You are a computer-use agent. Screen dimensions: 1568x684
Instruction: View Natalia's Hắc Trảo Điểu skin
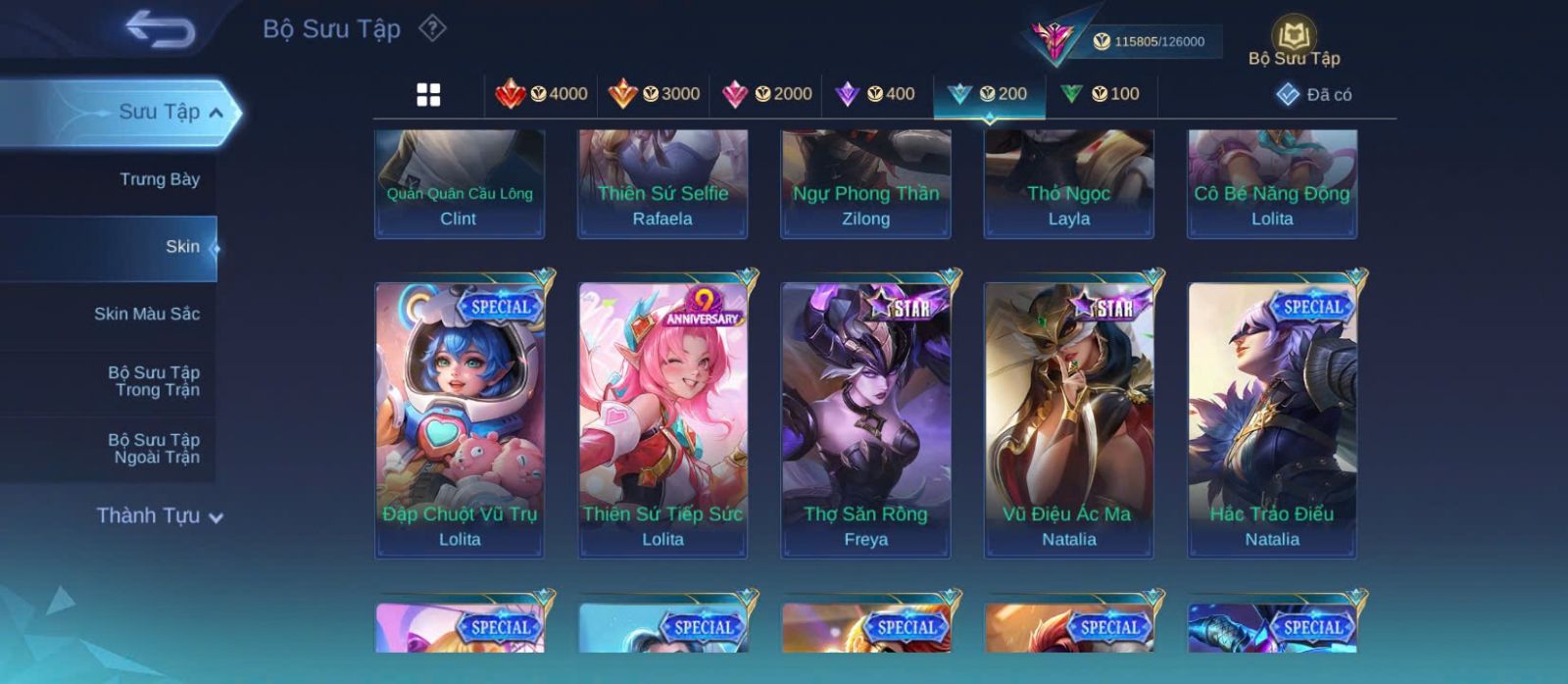(1272, 419)
